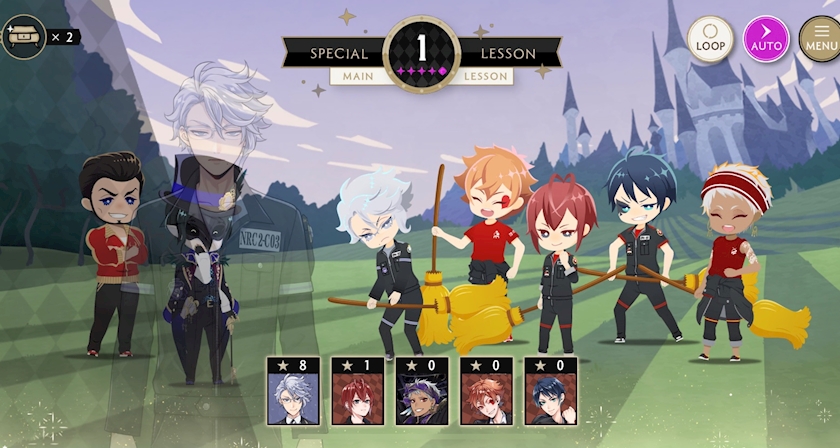Select the silver-haired character card with 8 stars
The width and height of the screenshot is (840, 448).
(293, 392)
